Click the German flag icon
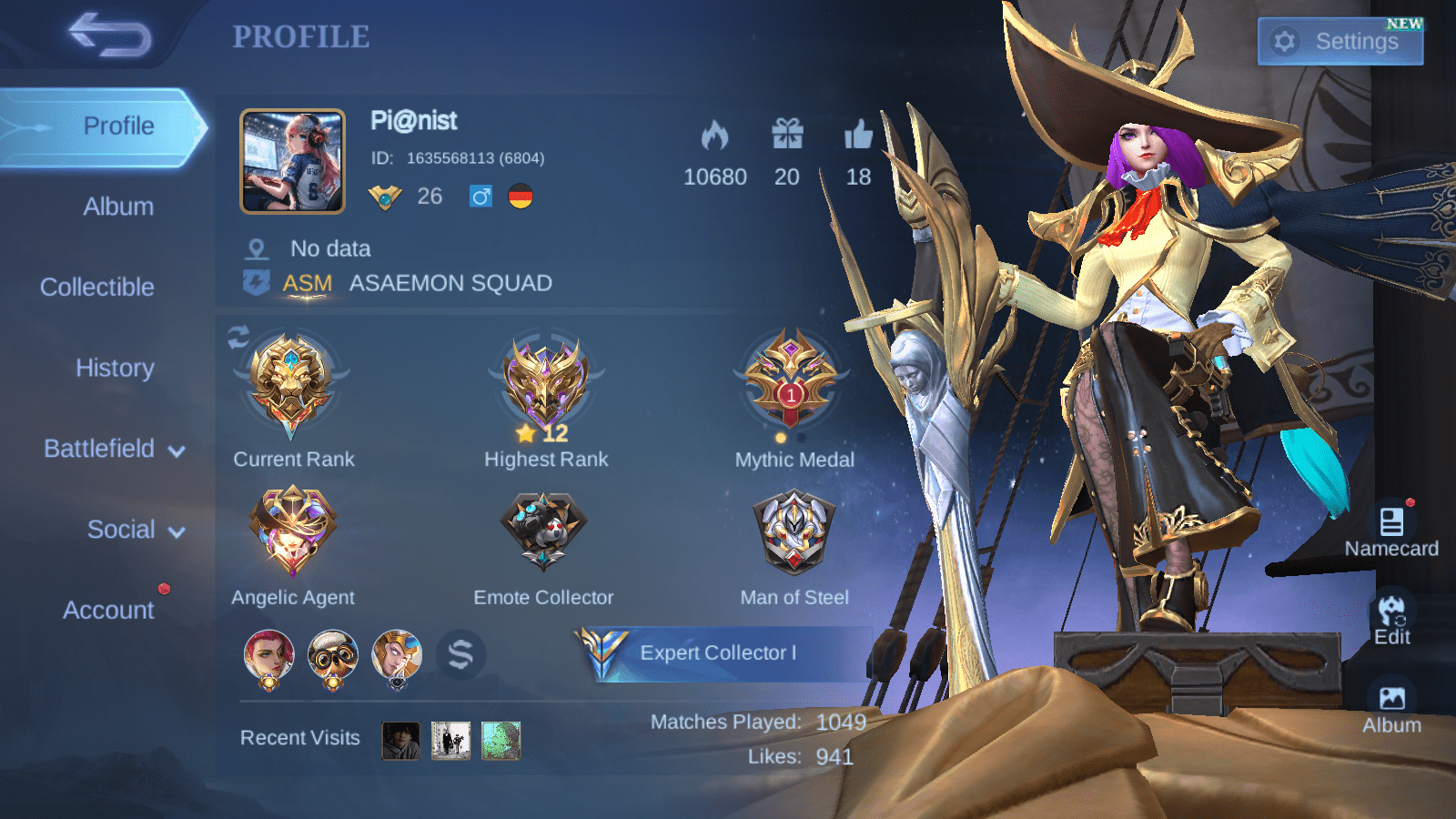 tap(519, 197)
